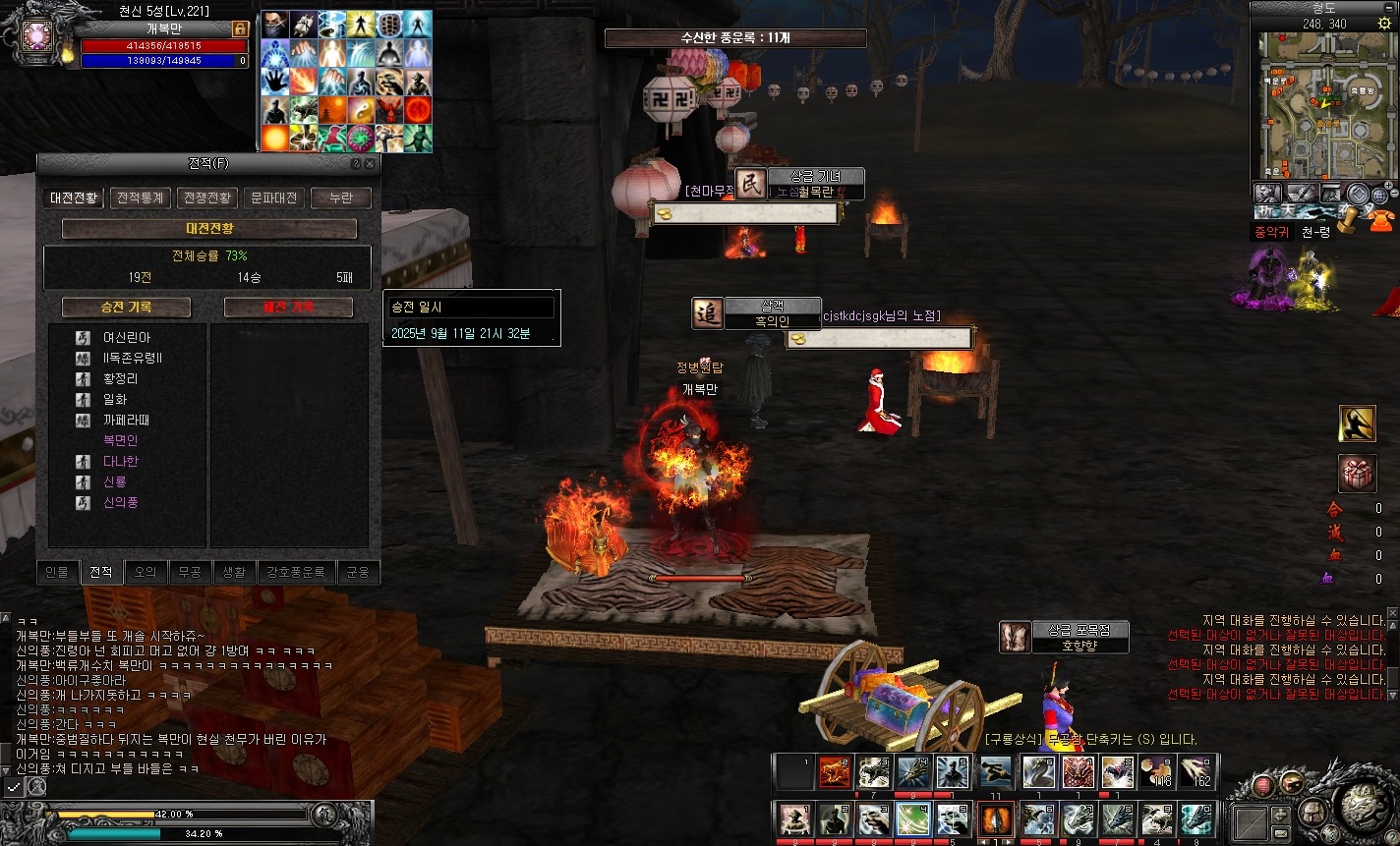Minimize the minimap with the minus button
This screenshot has height=846, width=1400.
(x=1389, y=7)
